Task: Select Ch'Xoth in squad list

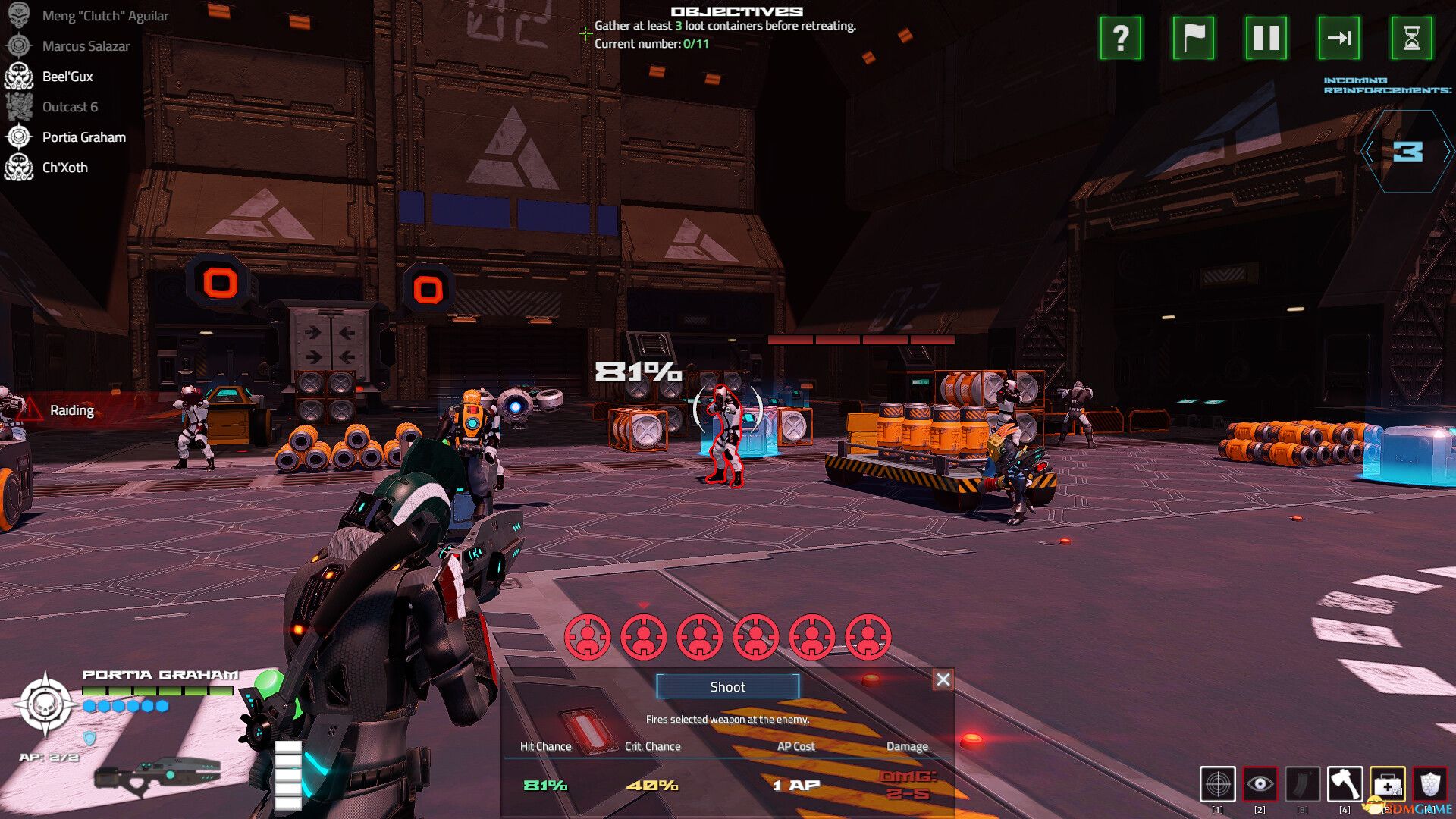Action: 64,168
